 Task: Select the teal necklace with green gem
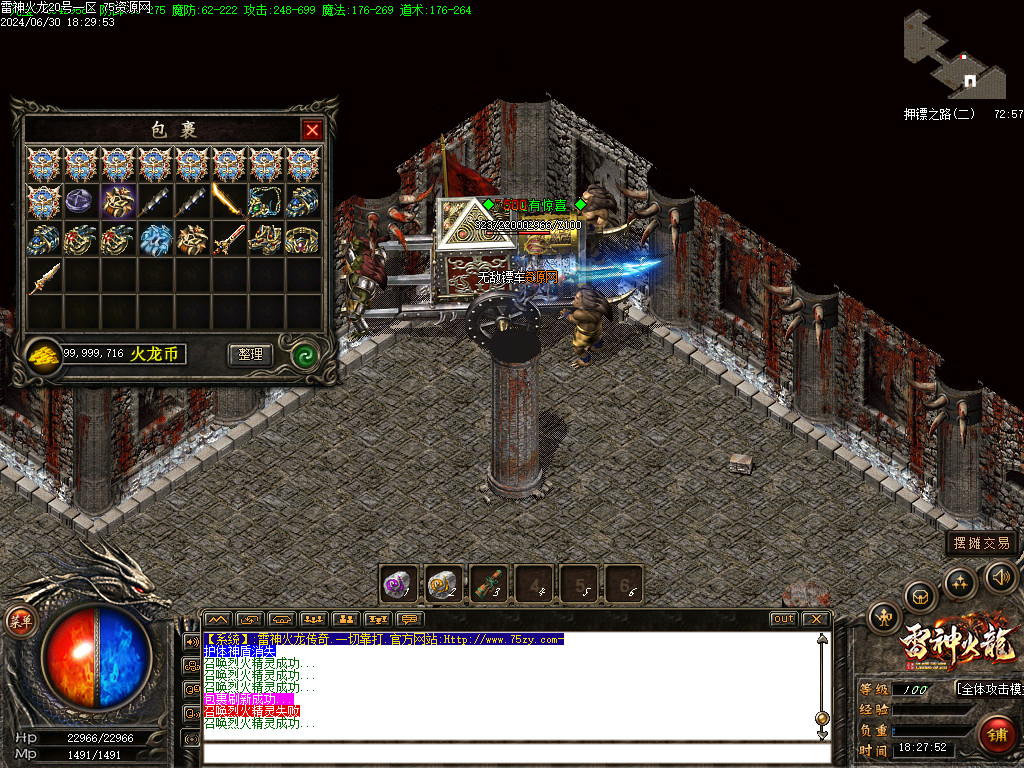(x=265, y=201)
